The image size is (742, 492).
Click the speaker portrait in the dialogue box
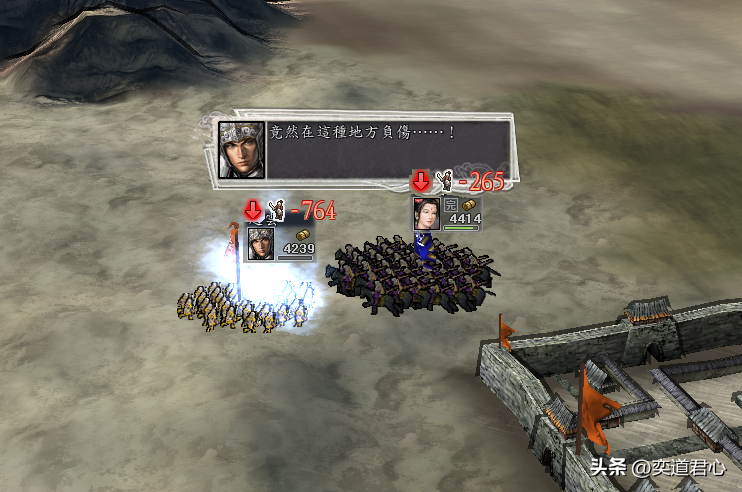coord(242,150)
